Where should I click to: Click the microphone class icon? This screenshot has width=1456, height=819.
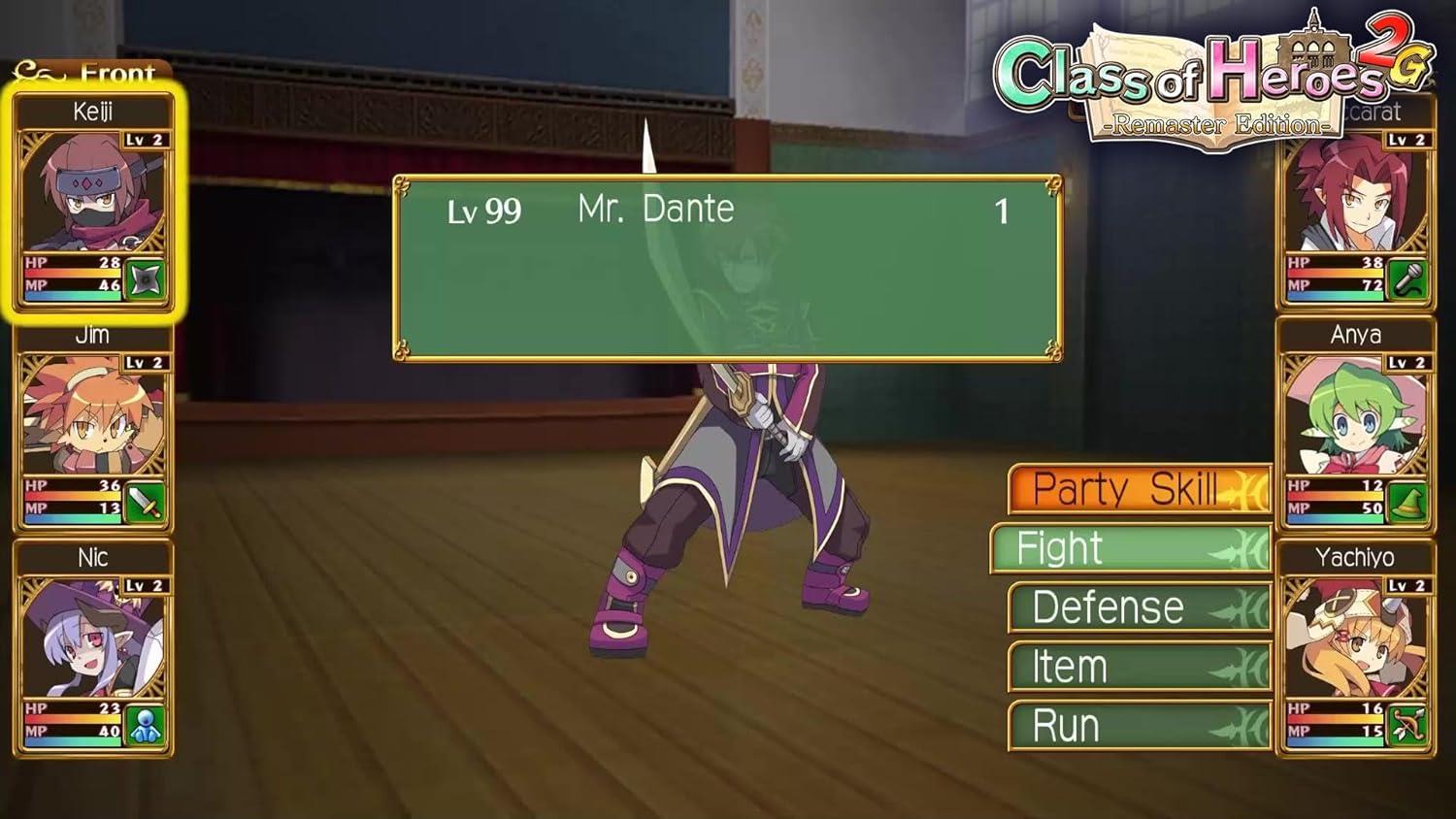[x=1407, y=280]
